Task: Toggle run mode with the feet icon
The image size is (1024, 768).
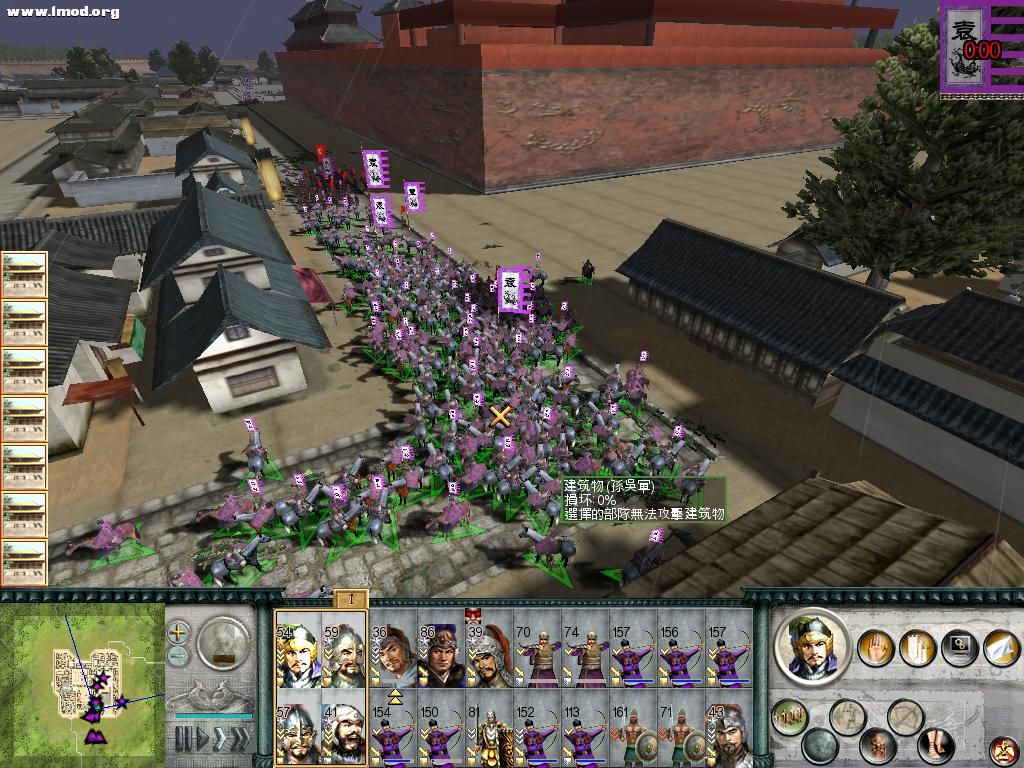Action: coord(934,745)
